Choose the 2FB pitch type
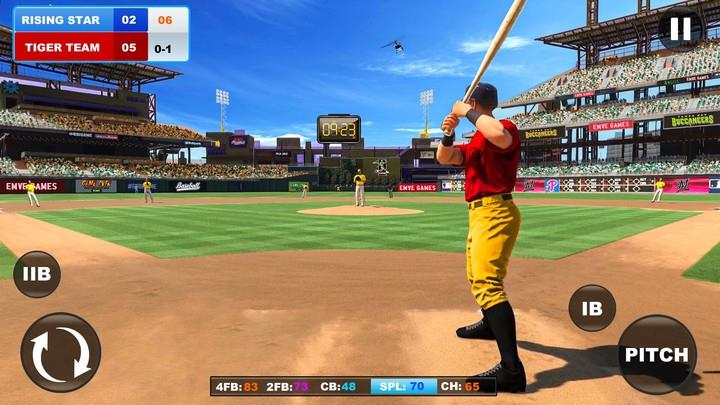This screenshot has height=405, width=720. click(x=288, y=386)
